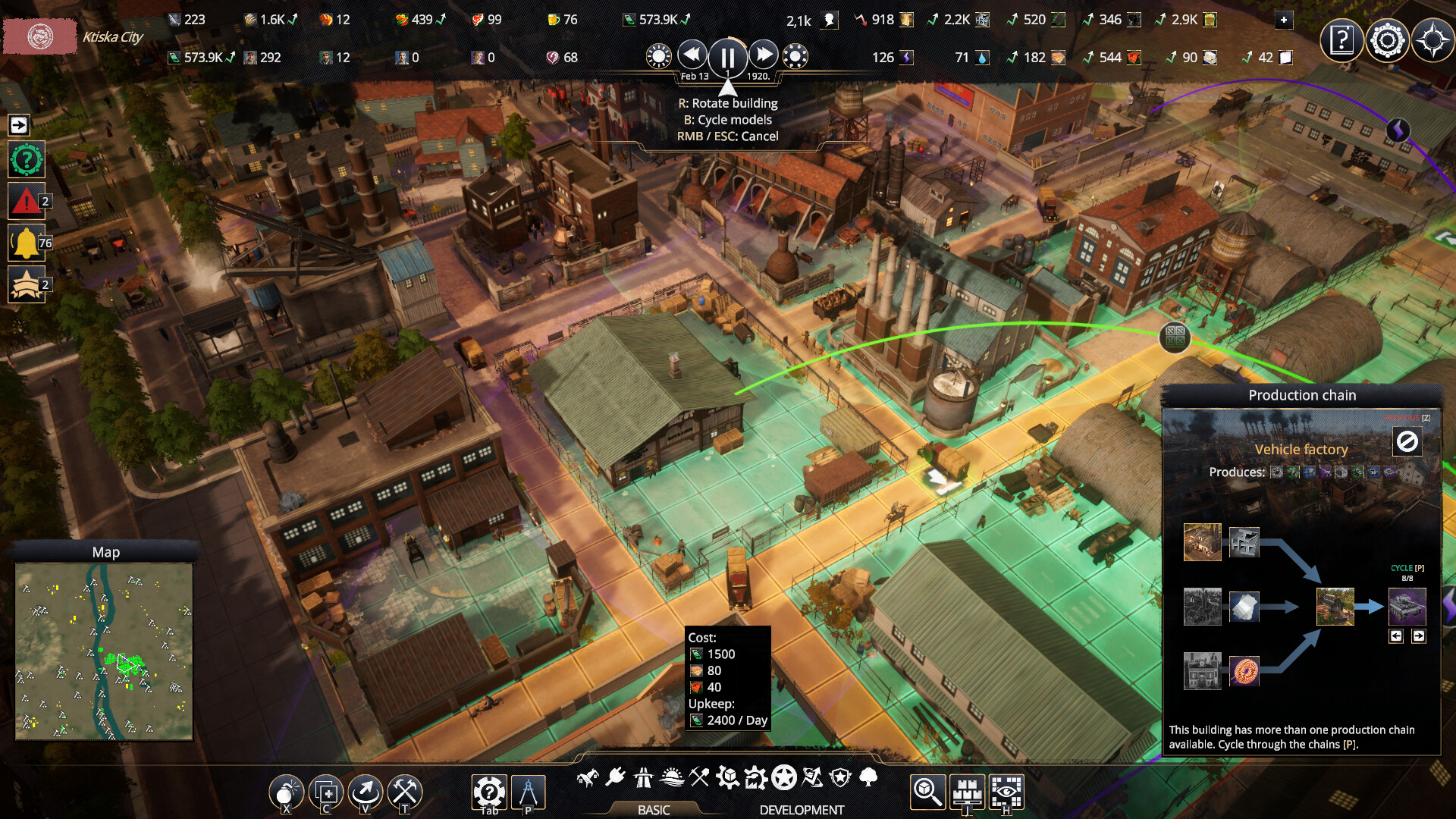Switch to the BASIC tab

654,811
